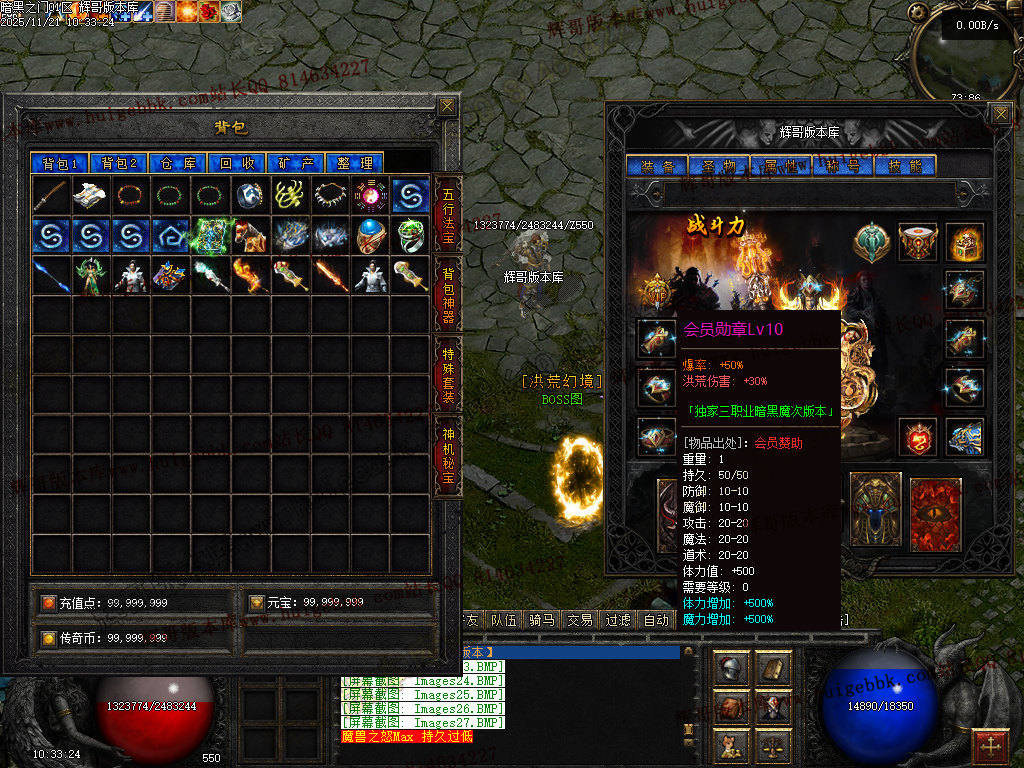
Task: Switch to the 背包2 tab
Action: click(x=119, y=163)
